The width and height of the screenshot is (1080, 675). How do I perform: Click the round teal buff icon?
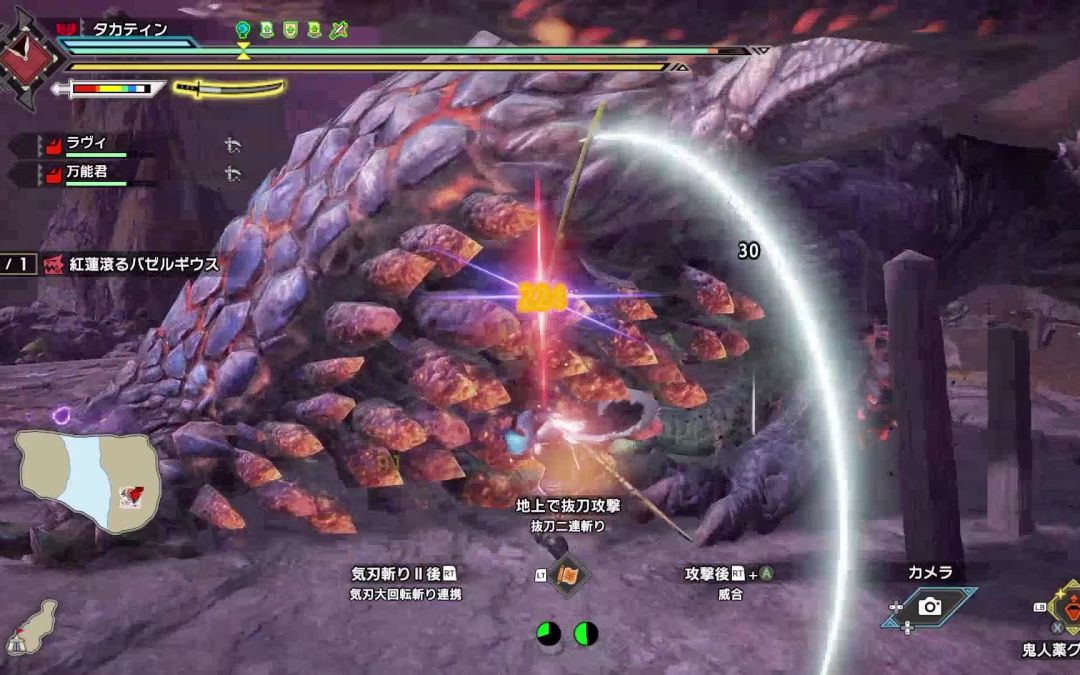click(x=243, y=30)
